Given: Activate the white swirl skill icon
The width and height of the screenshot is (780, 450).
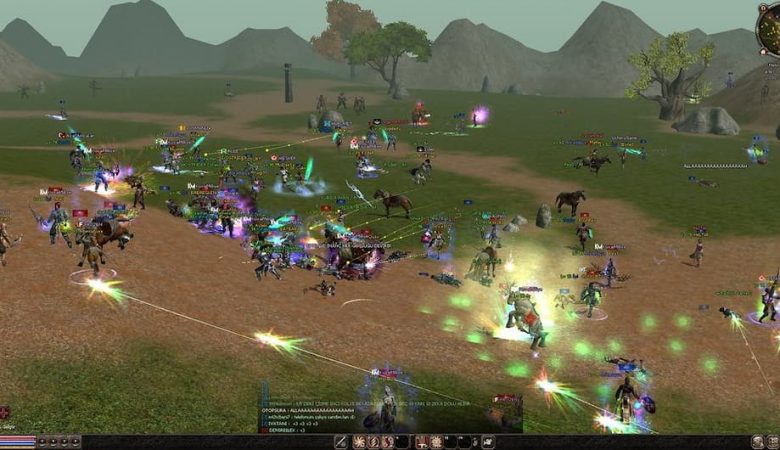Looking at the screenshot, I should click(357, 442).
